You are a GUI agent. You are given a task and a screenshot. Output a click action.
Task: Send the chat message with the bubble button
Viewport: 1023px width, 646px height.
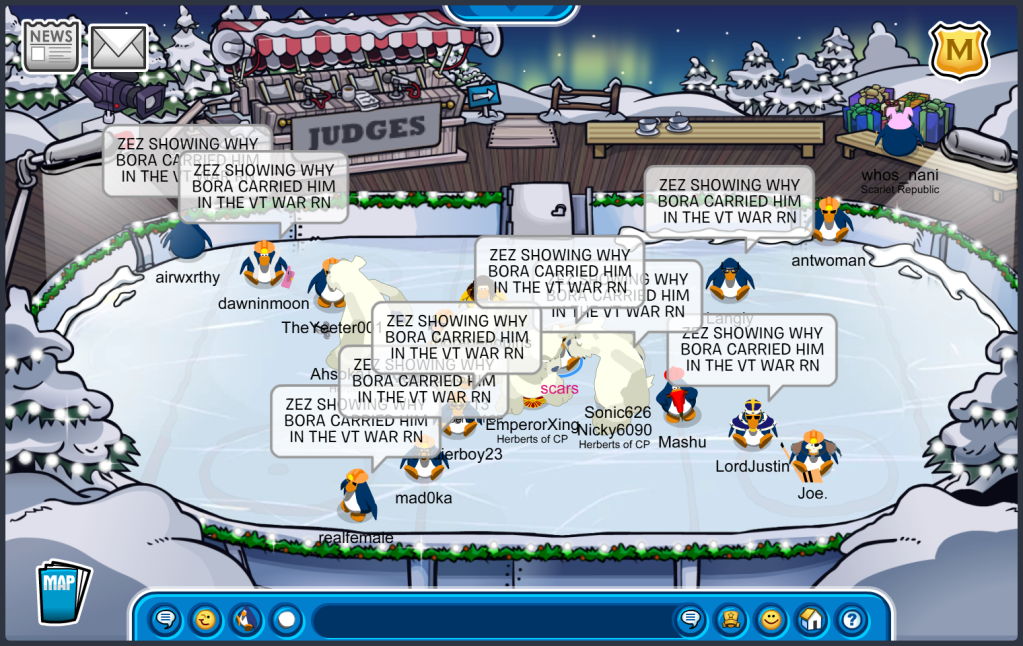[690, 620]
